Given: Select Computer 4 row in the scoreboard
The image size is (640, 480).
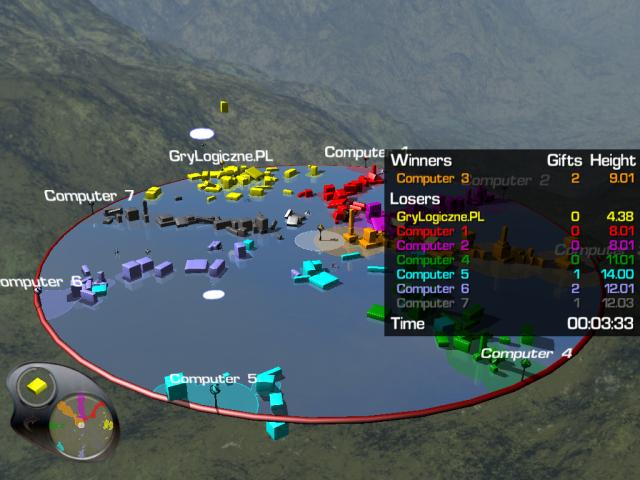Looking at the screenshot, I should 426,260.
